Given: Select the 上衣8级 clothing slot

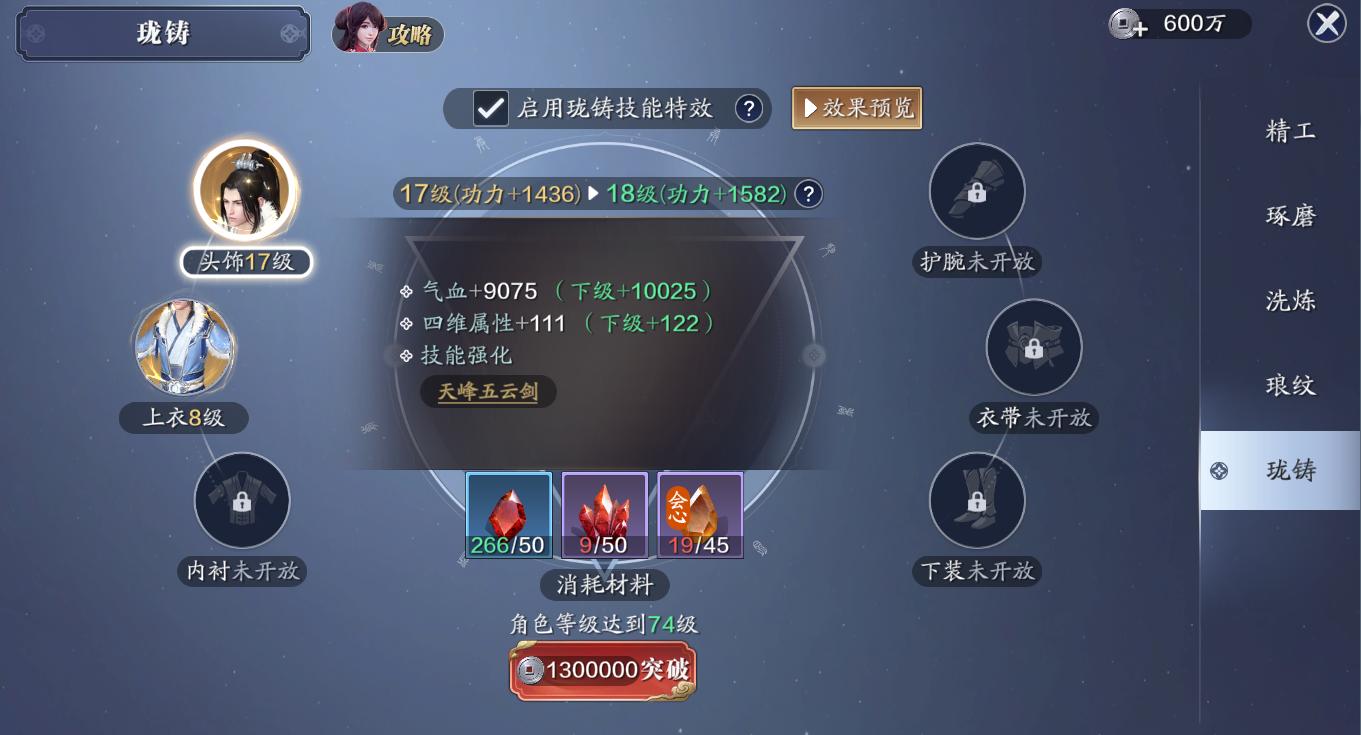Looking at the screenshot, I should [184, 348].
